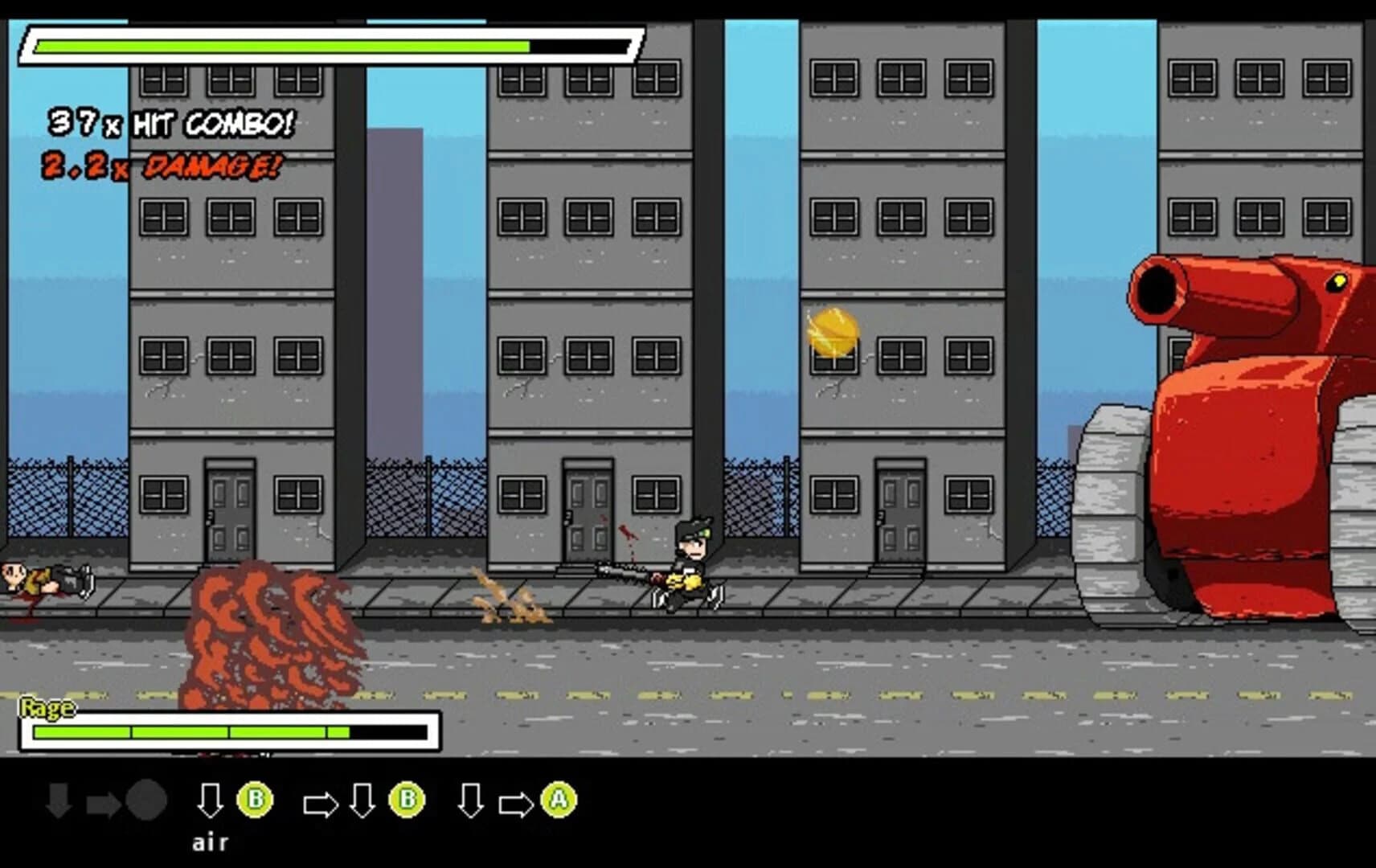1376x868 pixels.
Task: Select the '2.2x DAMAGE!' multiplier text
Action: 161,167
